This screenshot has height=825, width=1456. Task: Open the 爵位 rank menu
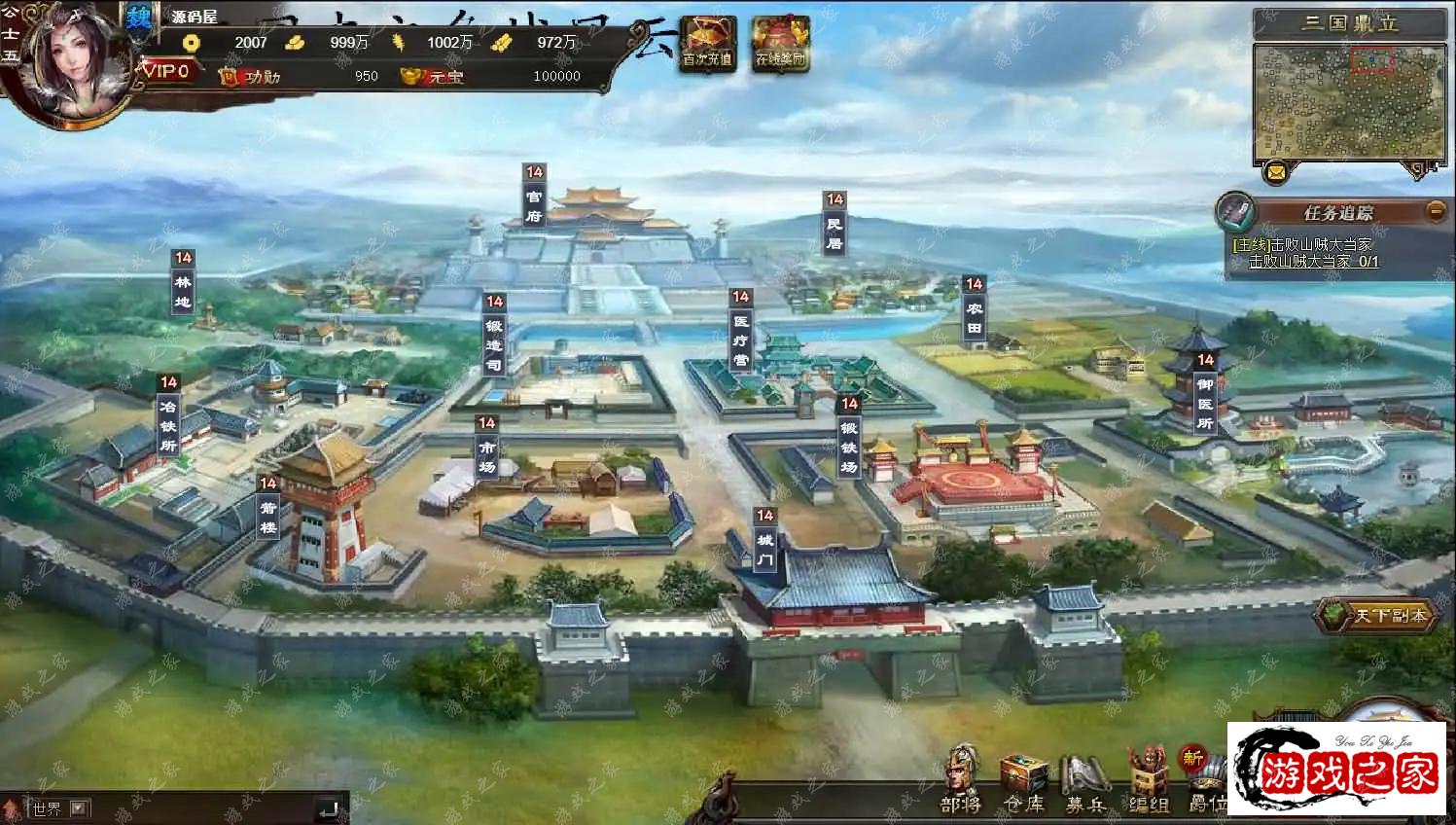tap(1204, 784)
